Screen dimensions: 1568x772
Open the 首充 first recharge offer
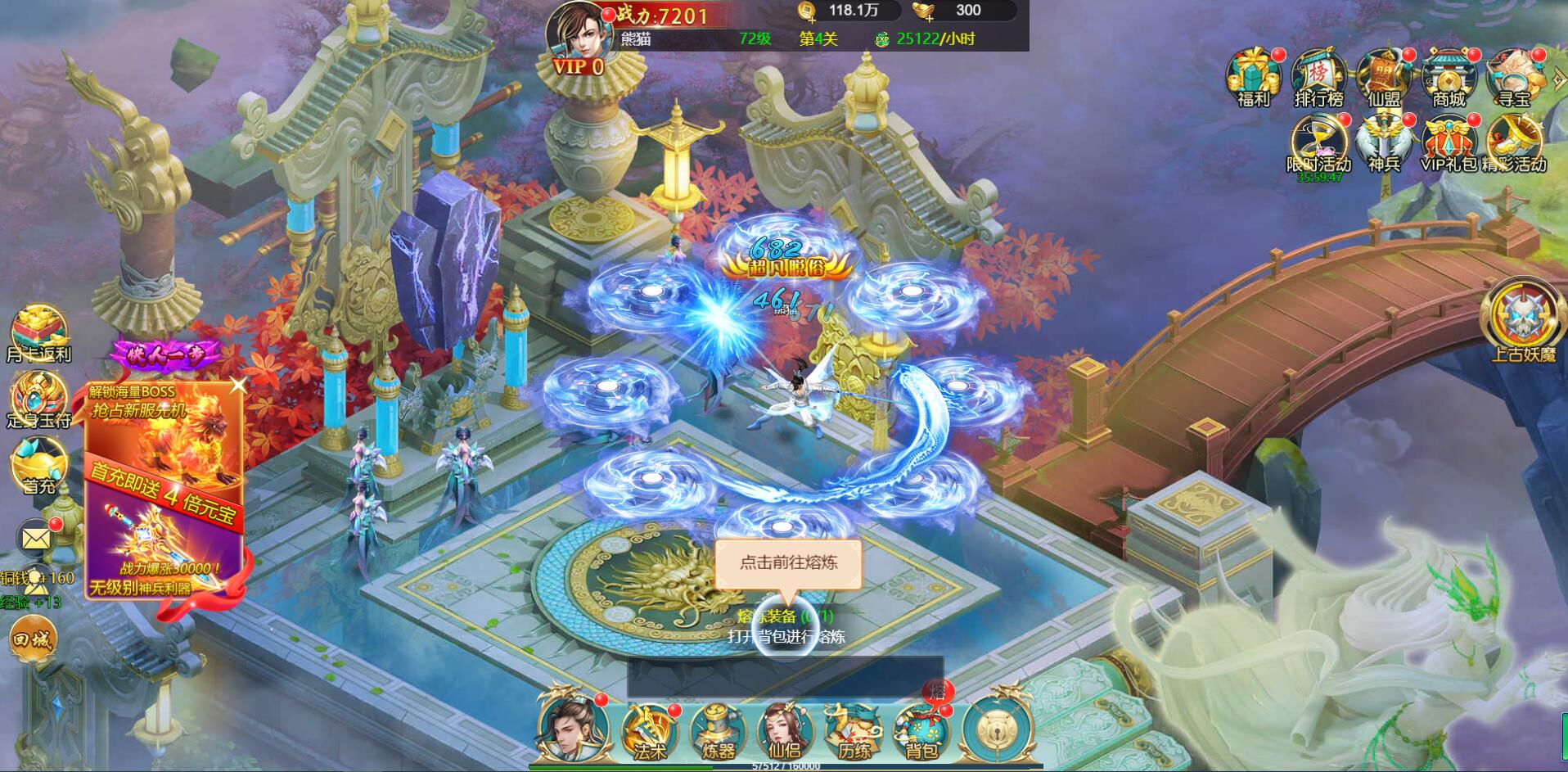pyautogui.click(x=38, y=465)
